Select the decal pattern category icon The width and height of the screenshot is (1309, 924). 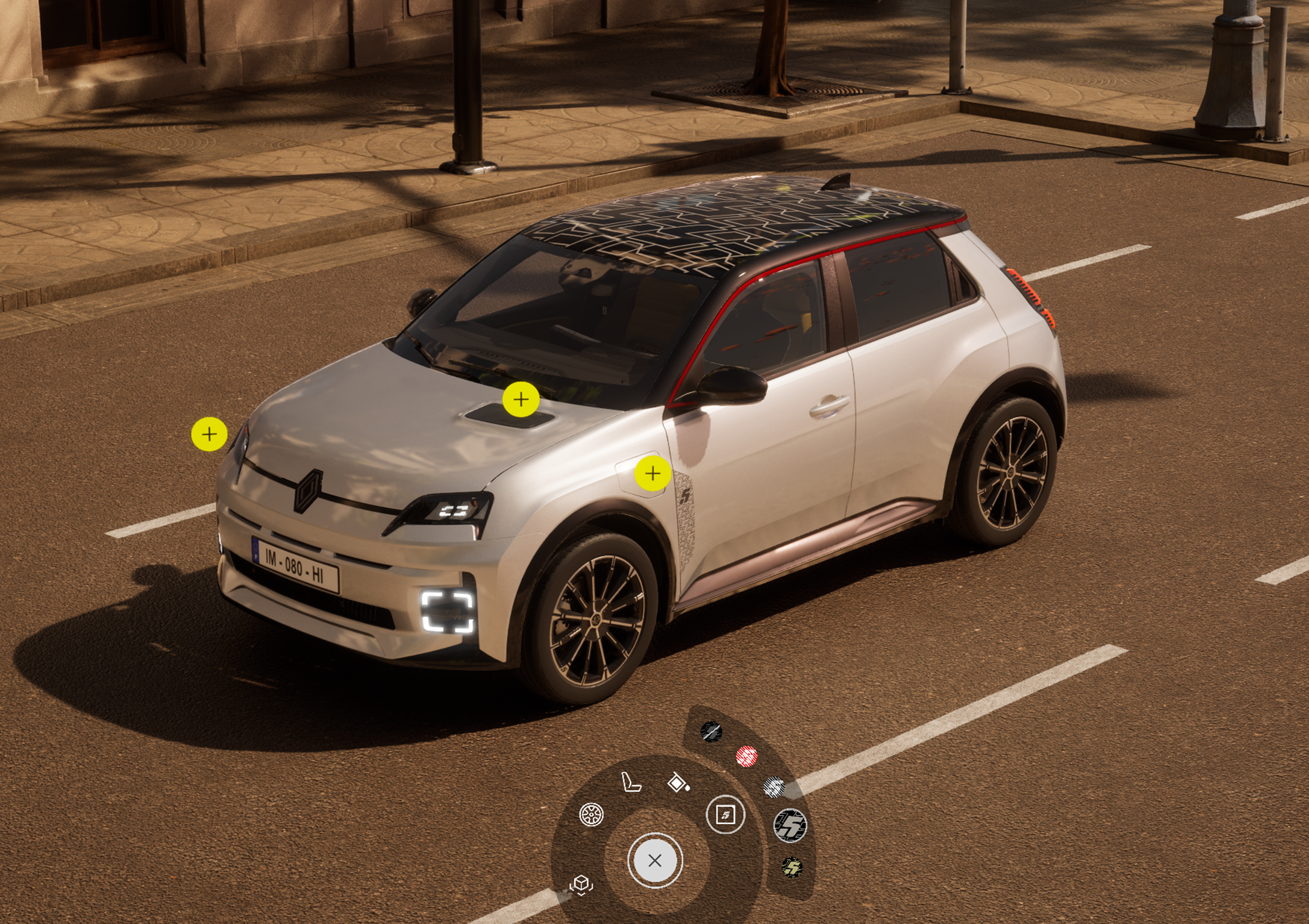coord(725,814)
